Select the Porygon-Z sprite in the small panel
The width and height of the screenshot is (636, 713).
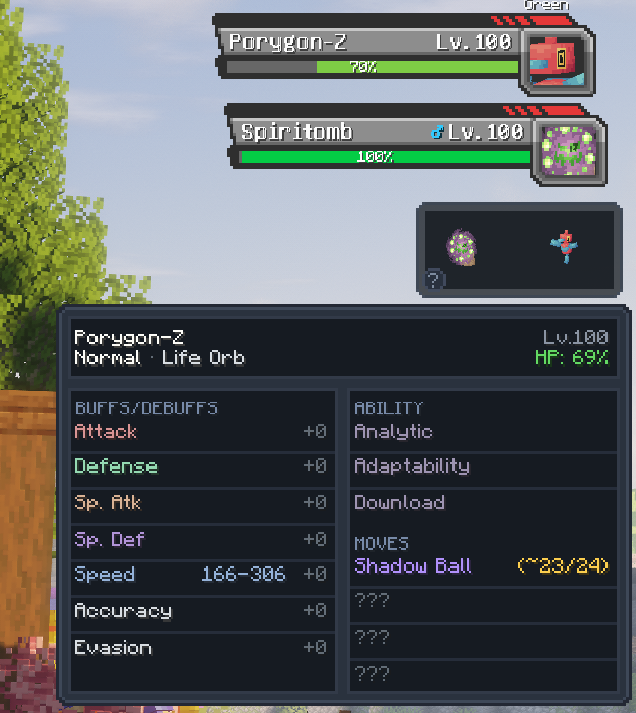(561, 247)
